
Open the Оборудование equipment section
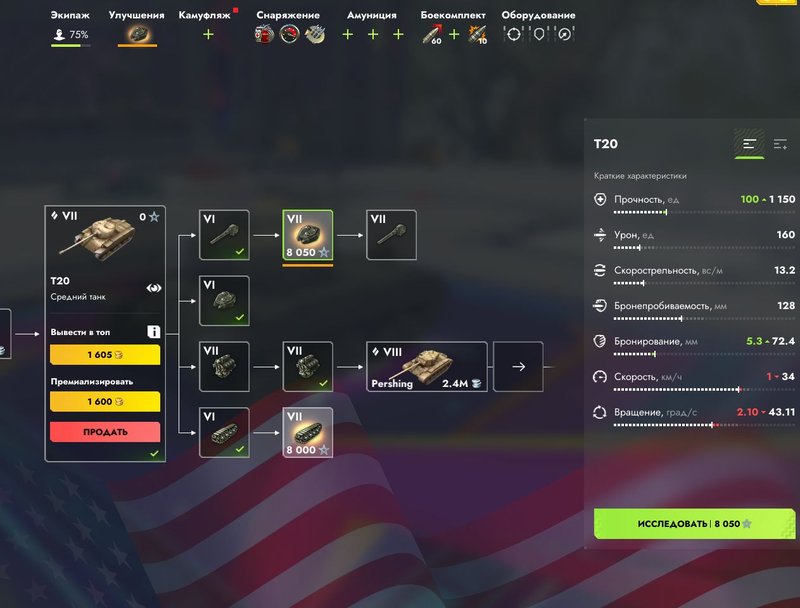[538, 34]
